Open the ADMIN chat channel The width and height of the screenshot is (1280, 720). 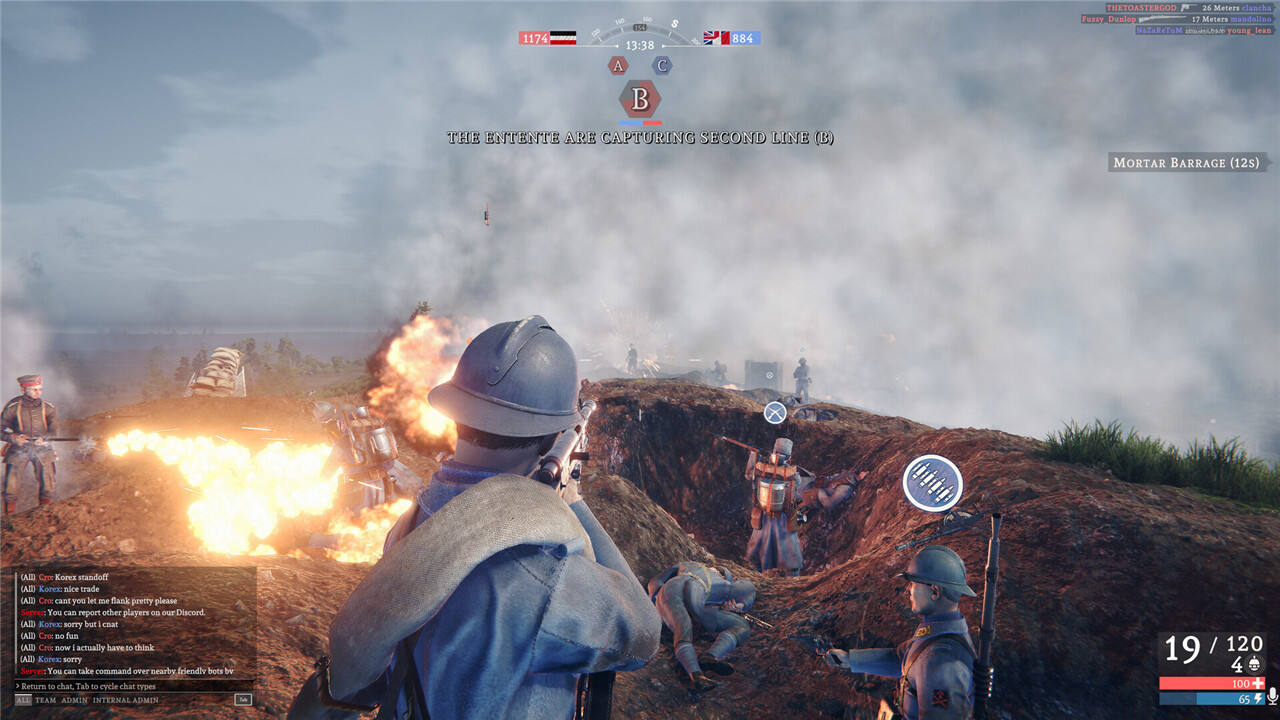[75, 700]
